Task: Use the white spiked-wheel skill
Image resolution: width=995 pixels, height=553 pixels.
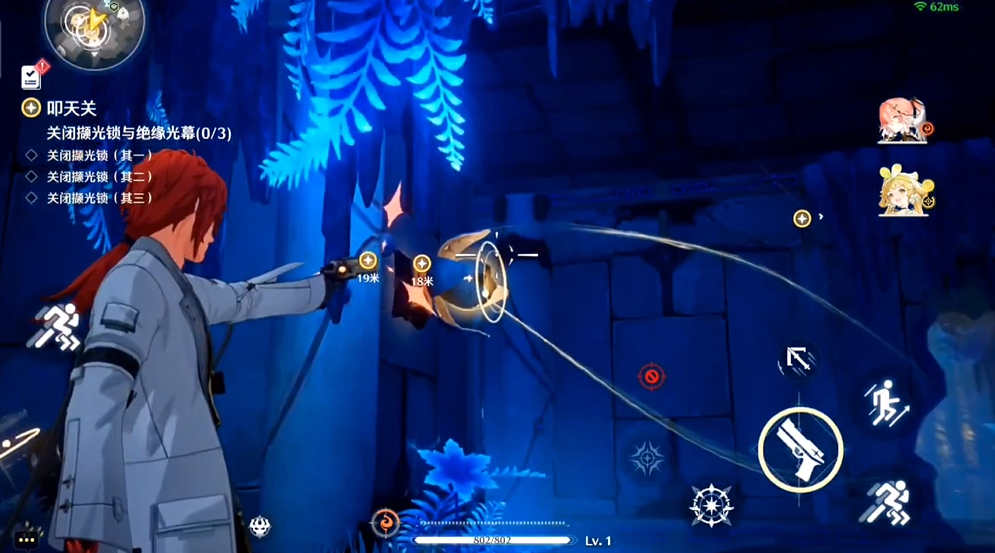Action: click(x=711, y=505)
